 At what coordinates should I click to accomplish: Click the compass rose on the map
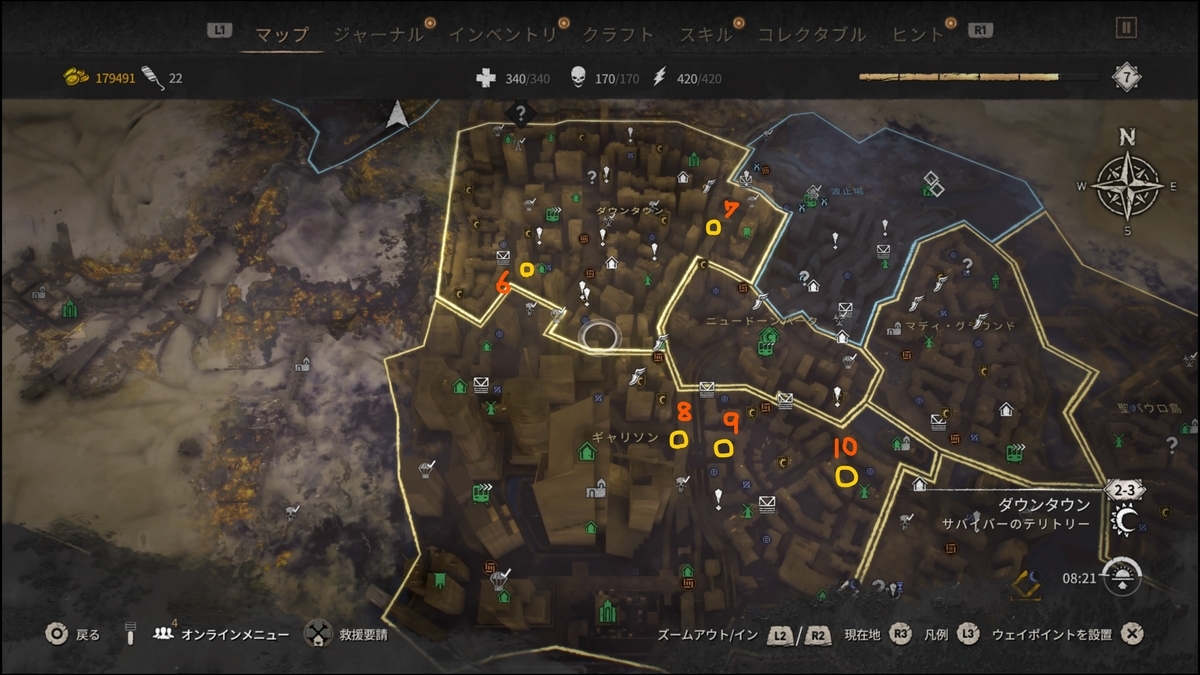click(1127, 184)
